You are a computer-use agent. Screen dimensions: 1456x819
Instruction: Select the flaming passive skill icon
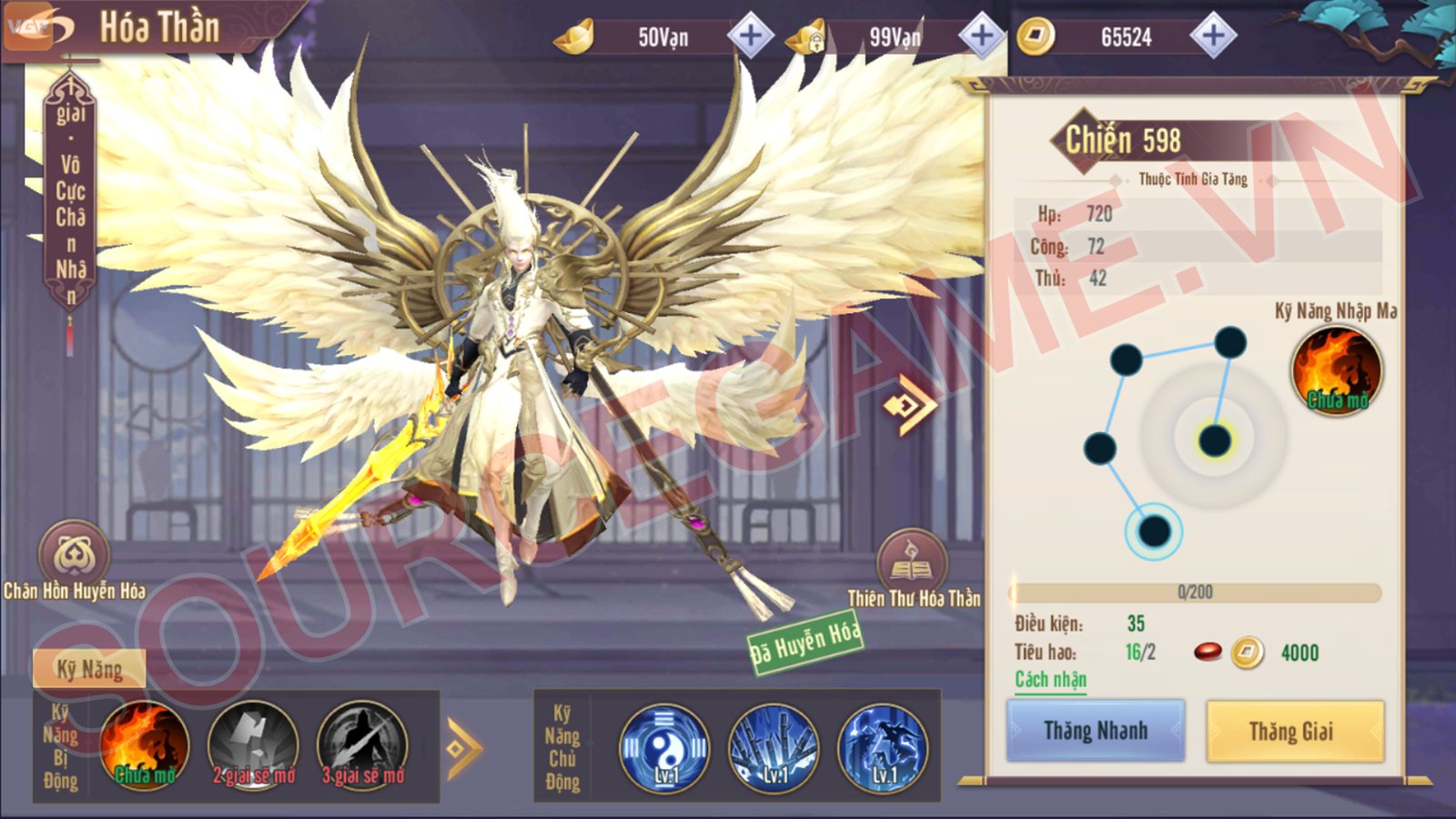145,746
